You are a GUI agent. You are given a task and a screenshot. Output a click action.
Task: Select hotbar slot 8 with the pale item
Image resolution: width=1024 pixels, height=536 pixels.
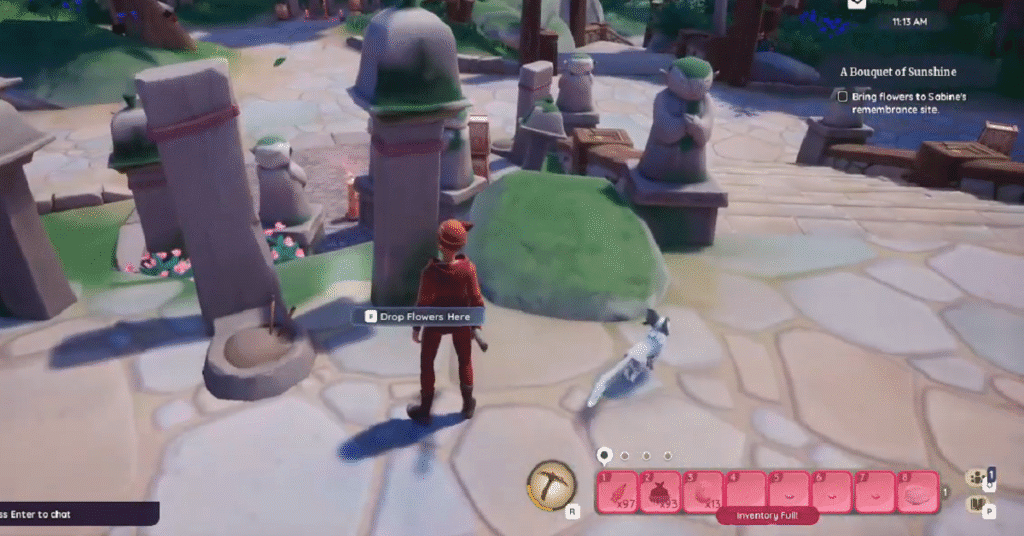917,492
